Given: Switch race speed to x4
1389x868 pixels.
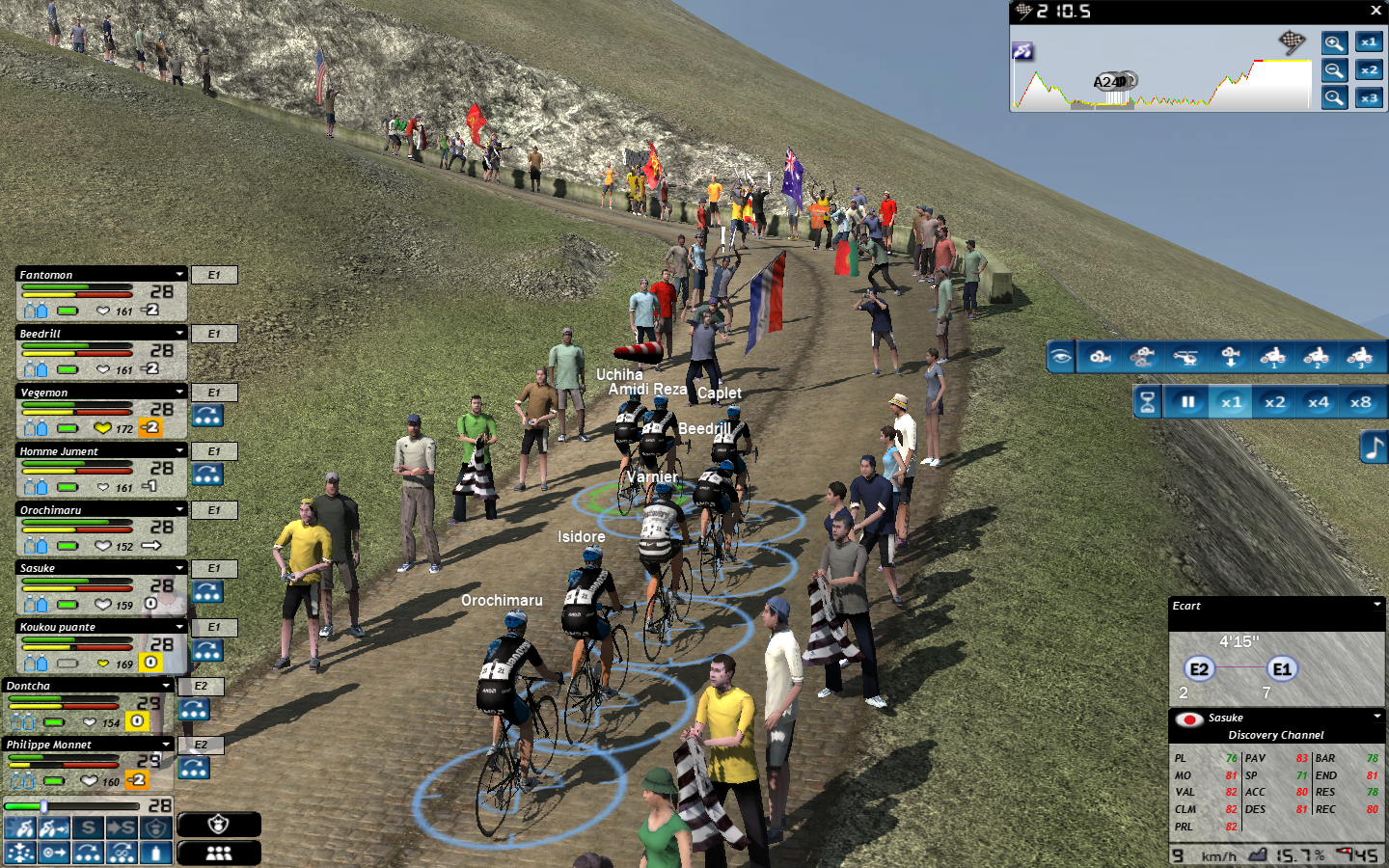Looking at the screenshot, I should [1318, 402].
